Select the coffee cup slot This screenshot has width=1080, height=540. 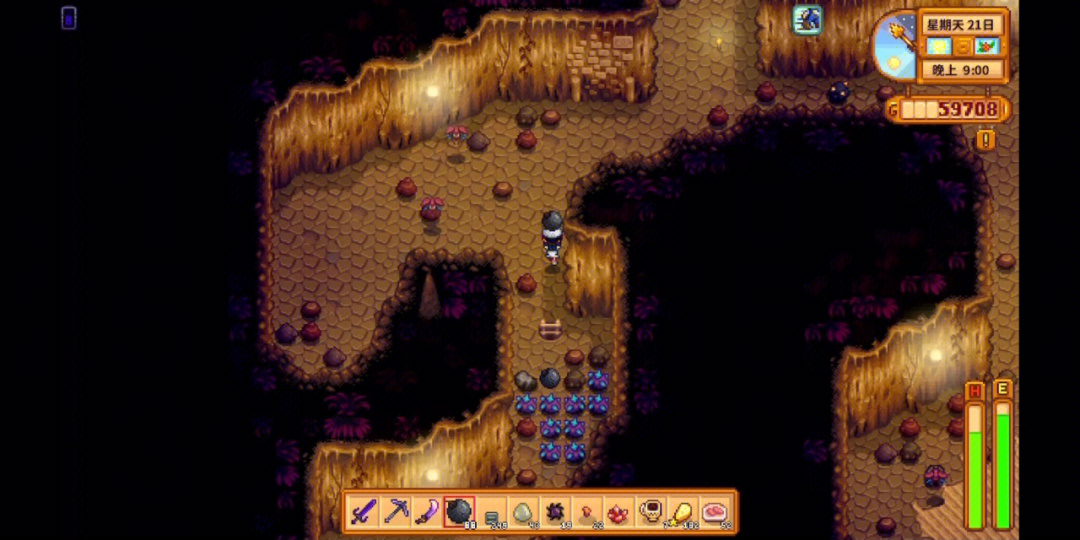tap(651, 513)
